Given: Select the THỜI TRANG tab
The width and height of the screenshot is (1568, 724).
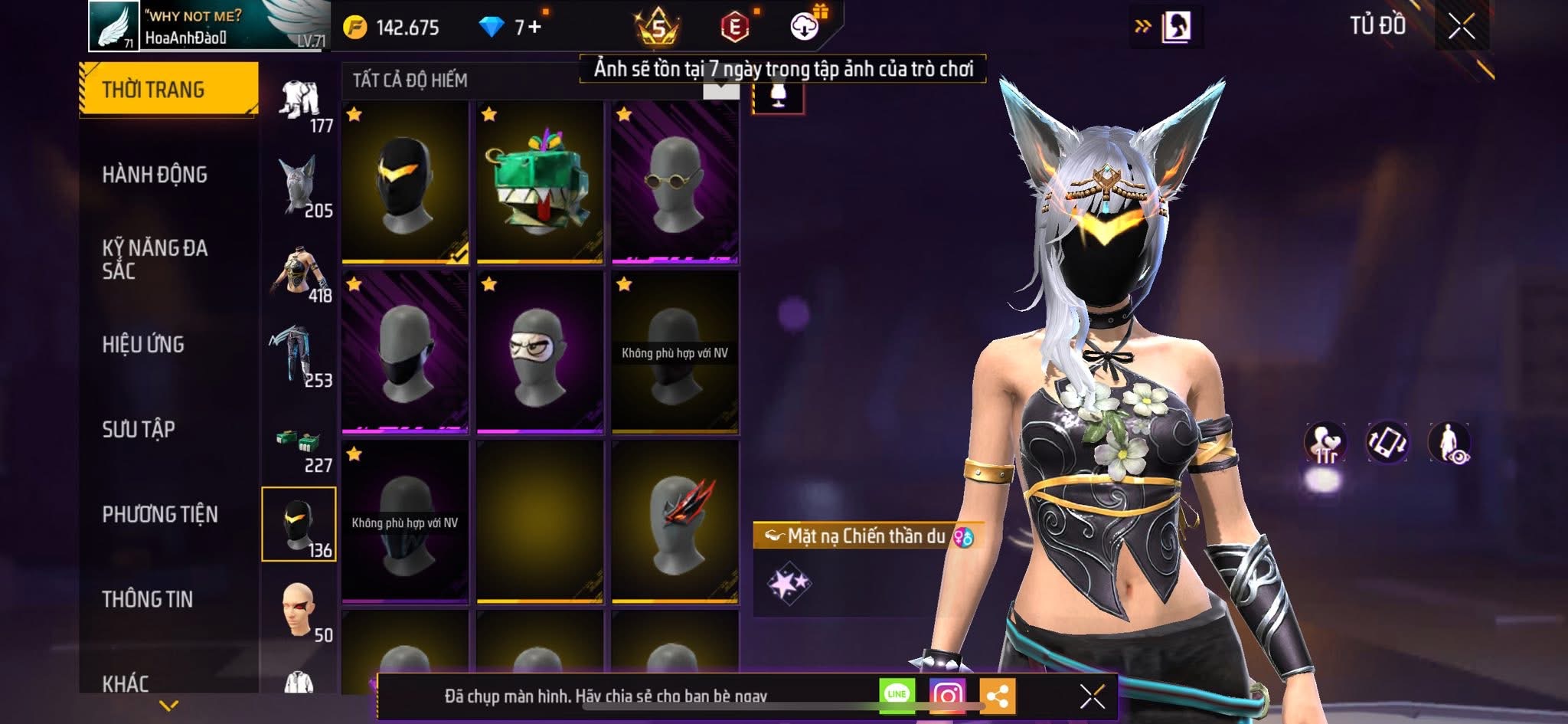Looking at the screenshot, I should click(x=168, y=90).
